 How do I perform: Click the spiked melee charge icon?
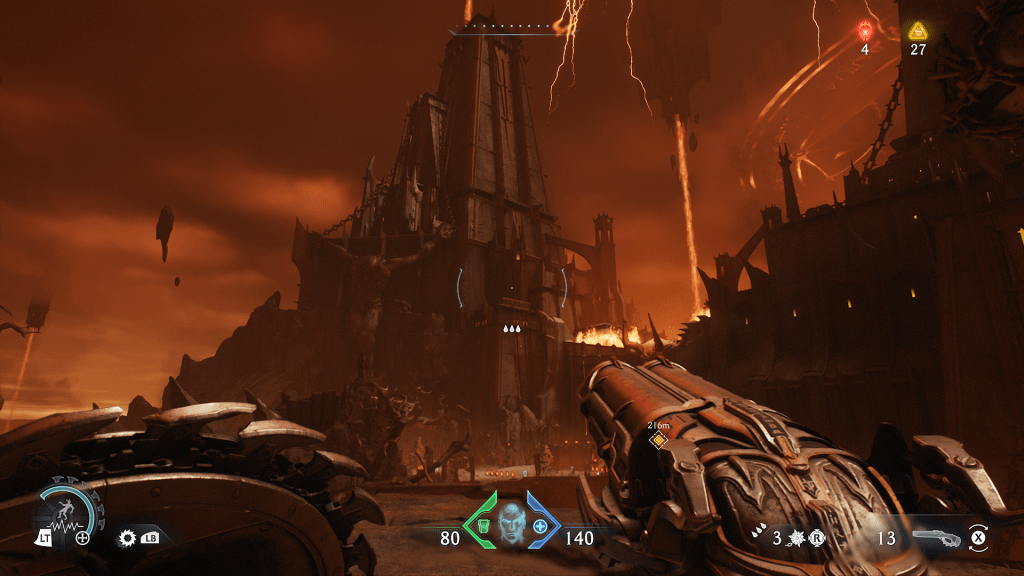(x=798, y=538)
